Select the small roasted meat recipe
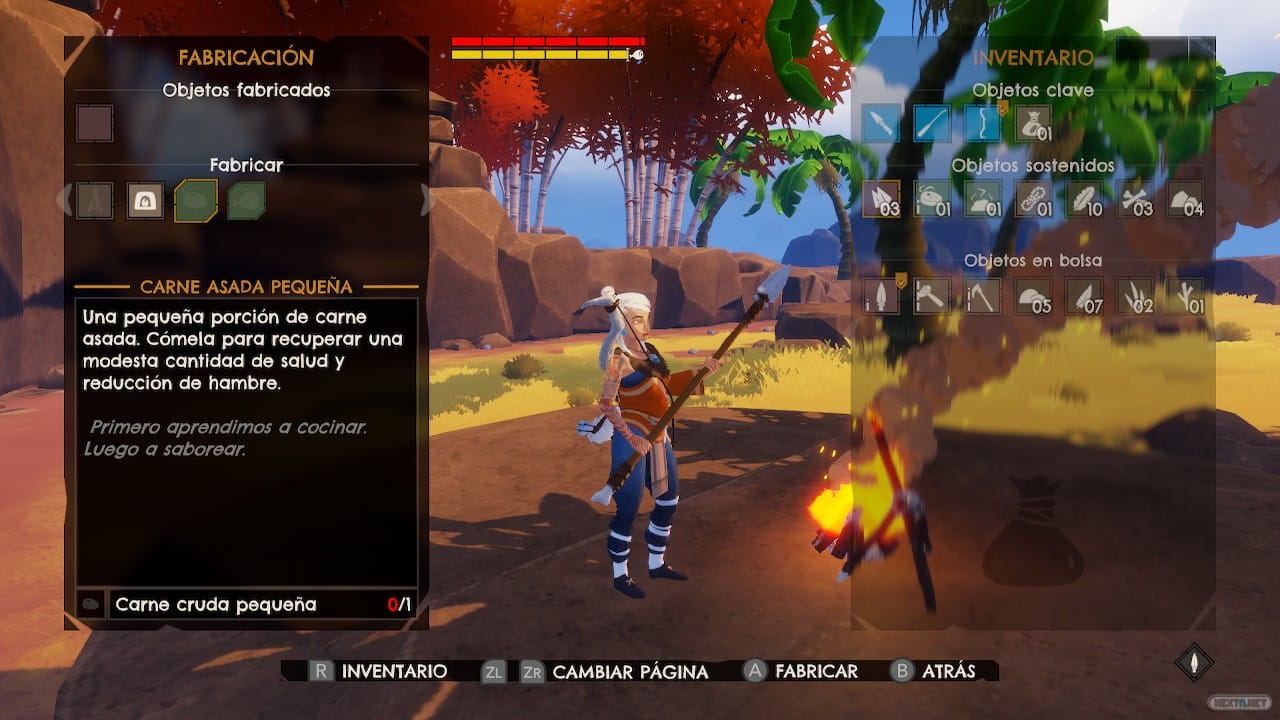This screenshot has width=1280, height=720. [x=196, y=201]
